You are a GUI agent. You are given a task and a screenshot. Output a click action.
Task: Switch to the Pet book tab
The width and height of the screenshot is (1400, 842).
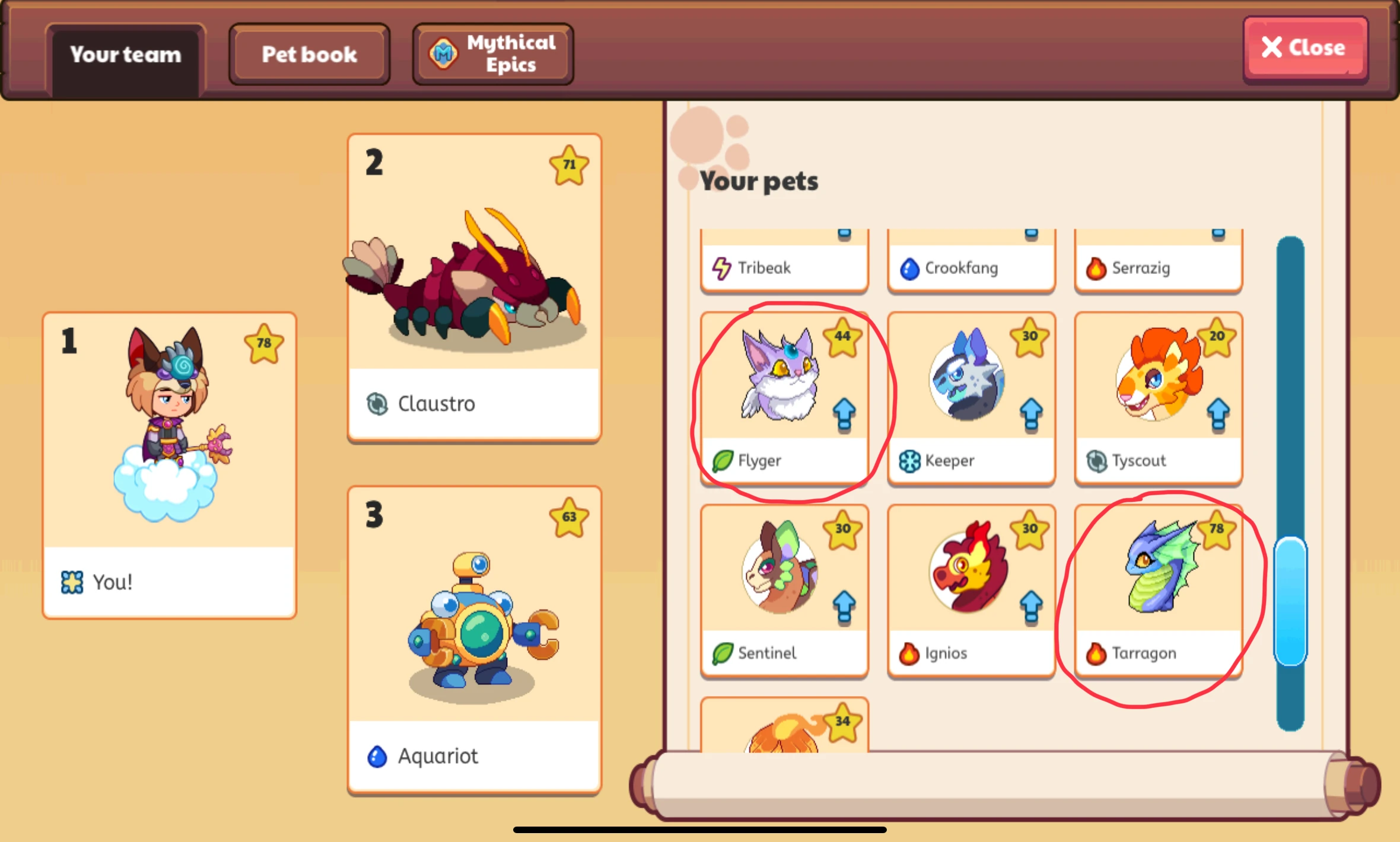[x=309, y=54]
